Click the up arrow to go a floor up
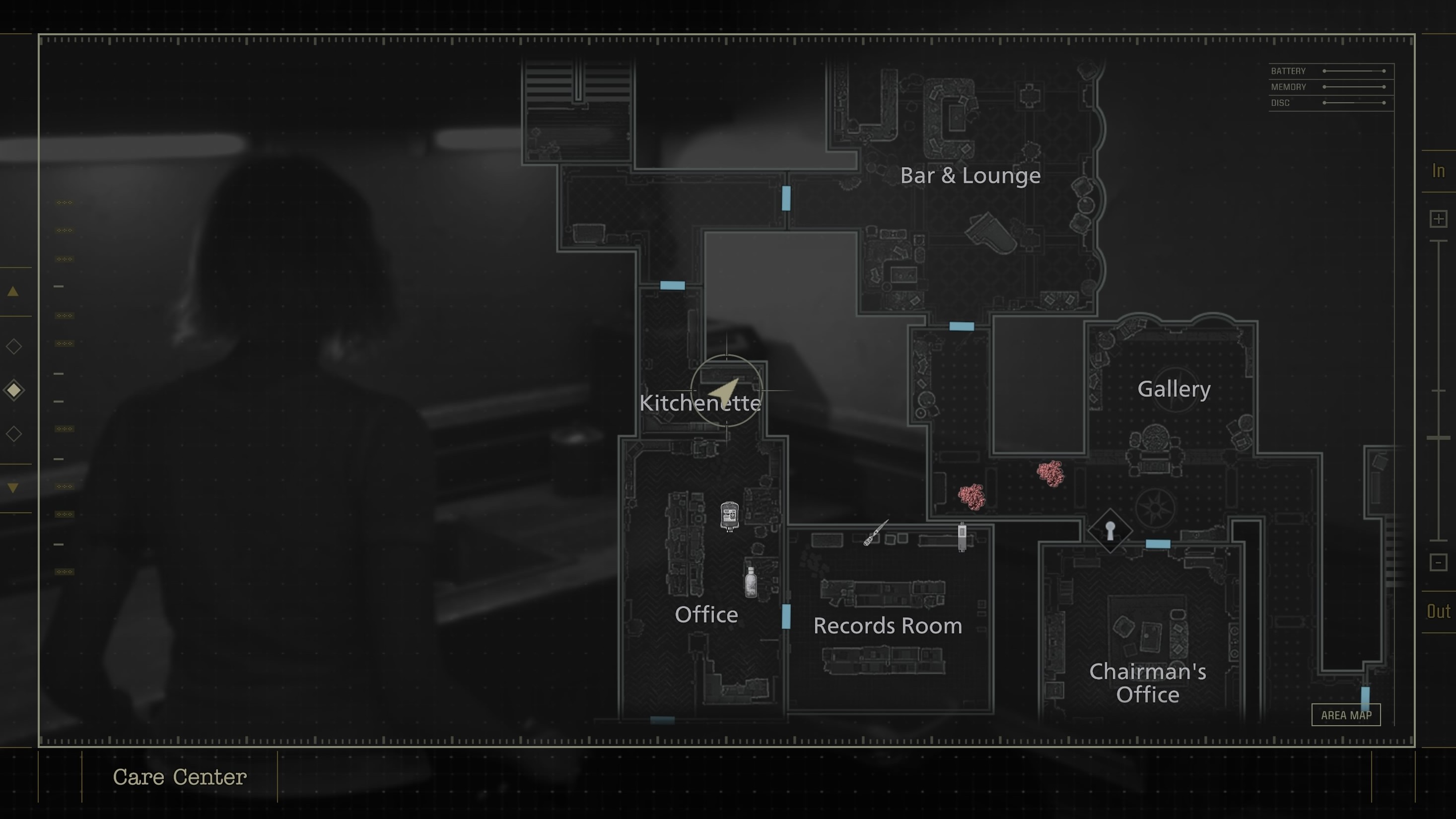This screenshot has height=819, width=1456. pos(13,291)
